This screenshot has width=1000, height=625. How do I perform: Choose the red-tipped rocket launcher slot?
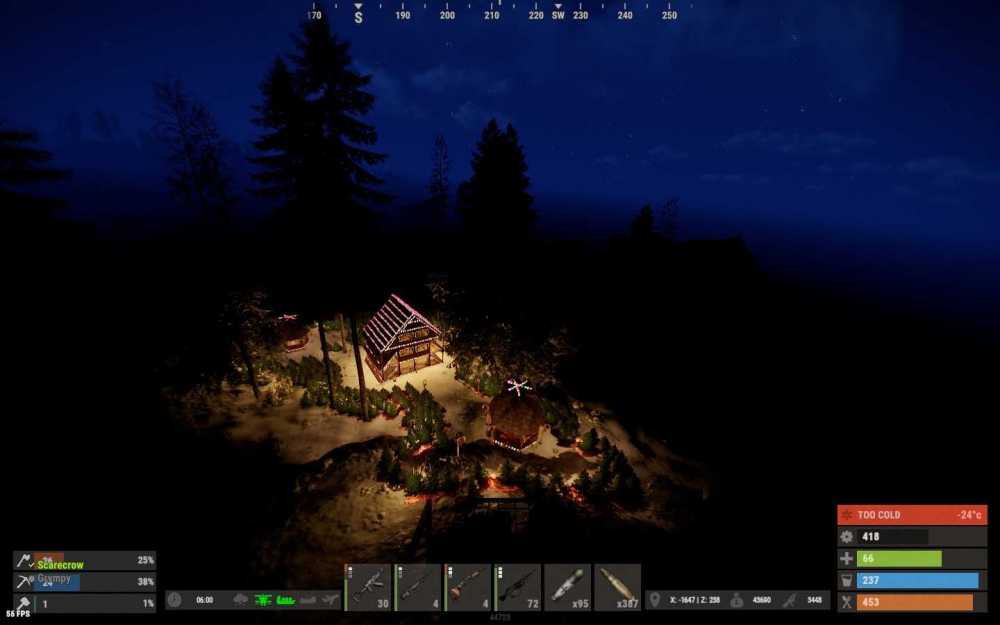click(468, 587)
